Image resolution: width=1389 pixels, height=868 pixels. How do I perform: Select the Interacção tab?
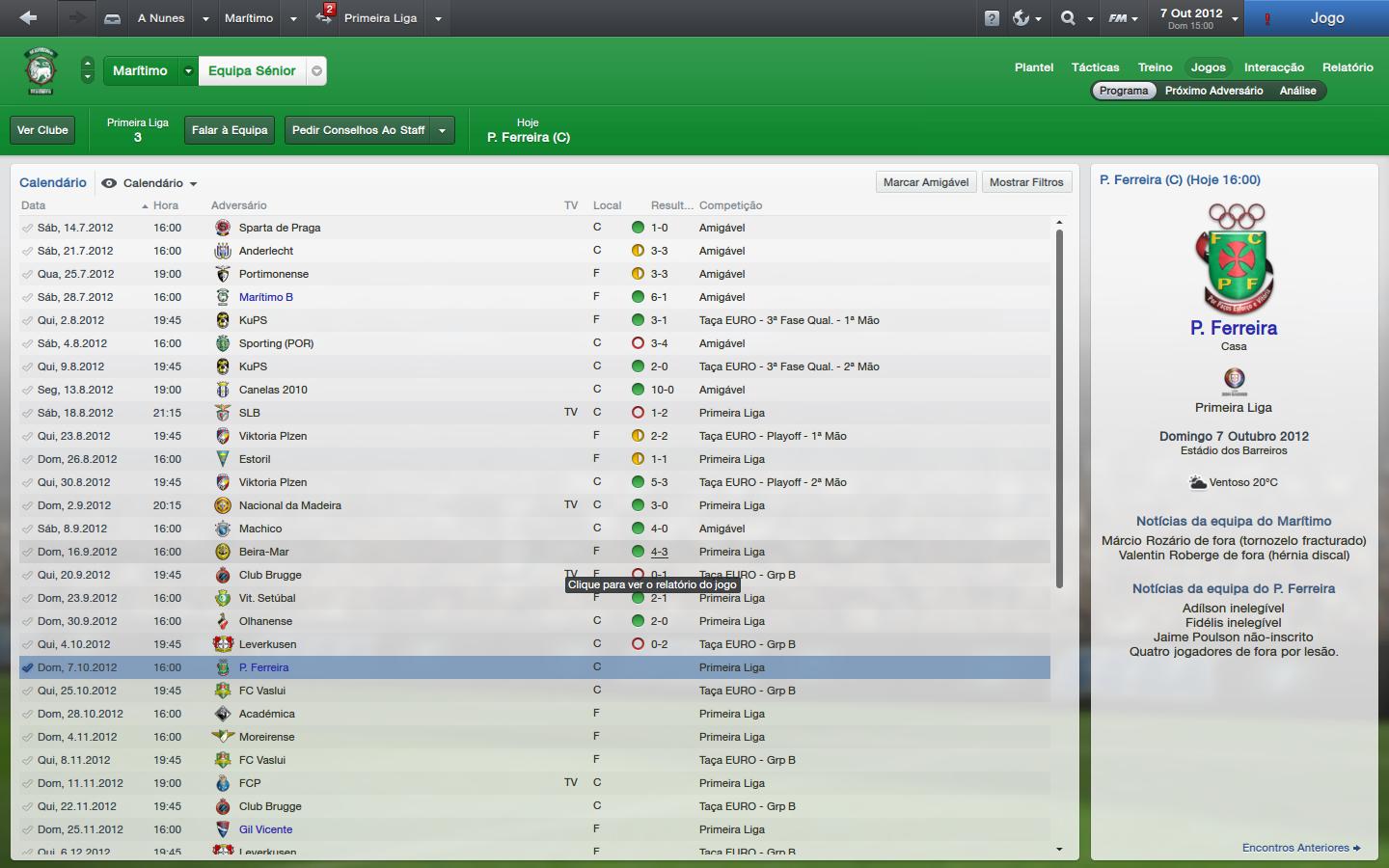[x=1273, y=68]
